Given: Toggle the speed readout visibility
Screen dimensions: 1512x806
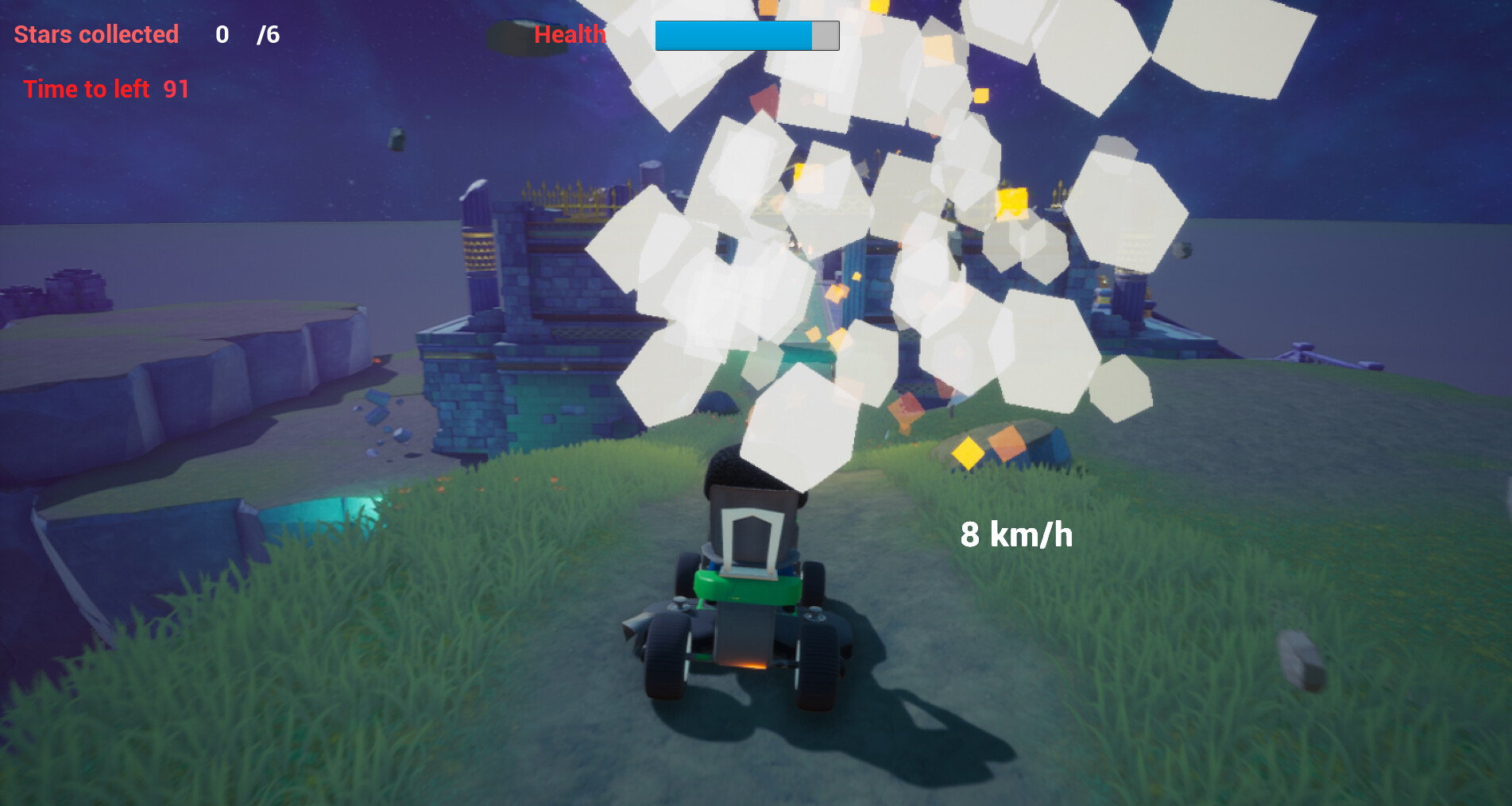Looking at the screenshot, I should 1017,535.
